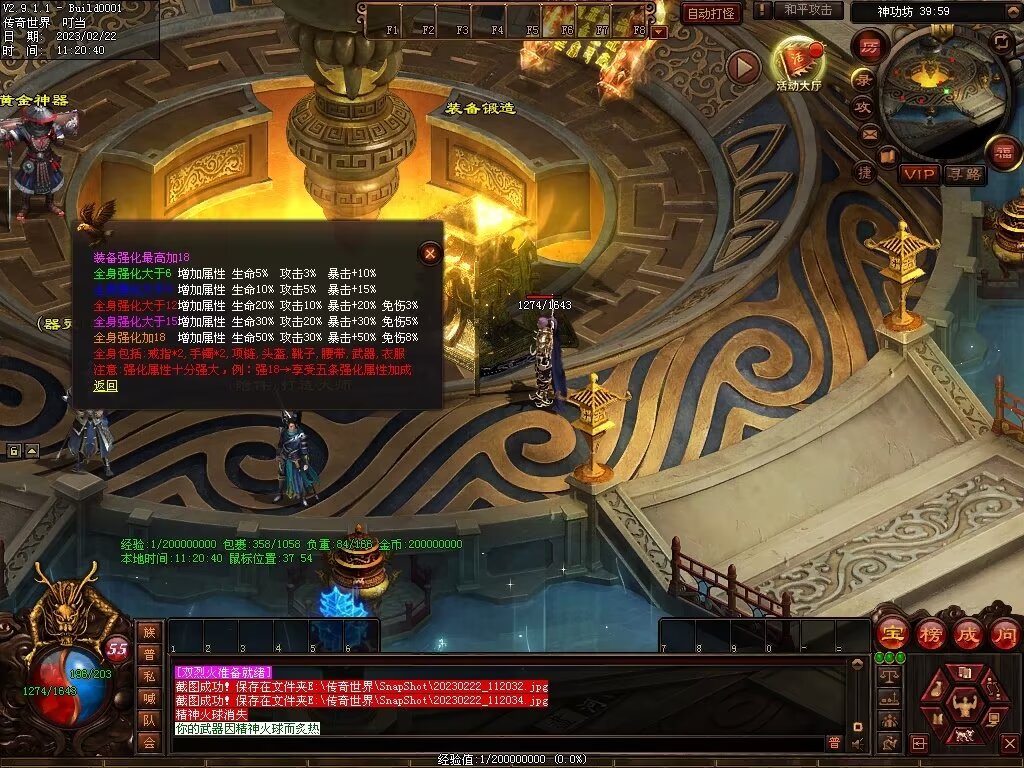Click the X button at the bottom-right corner
Viewport: 1024px width, 768px height.
tap(1009, 743)
